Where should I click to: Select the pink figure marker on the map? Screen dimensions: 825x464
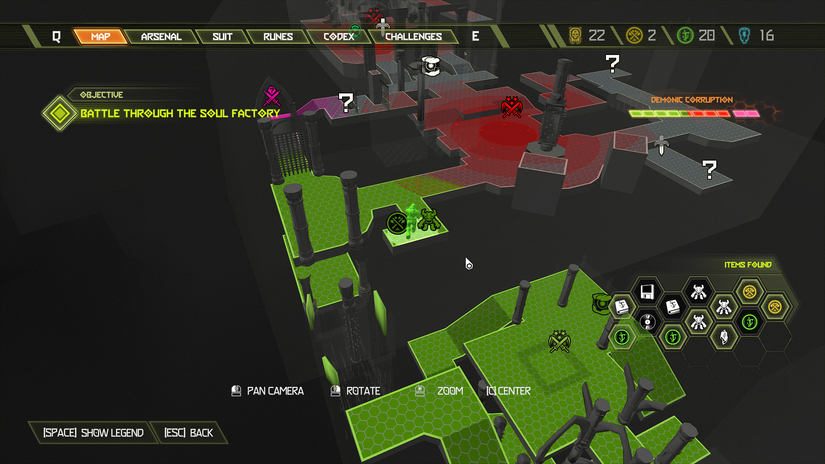(271, 97)
